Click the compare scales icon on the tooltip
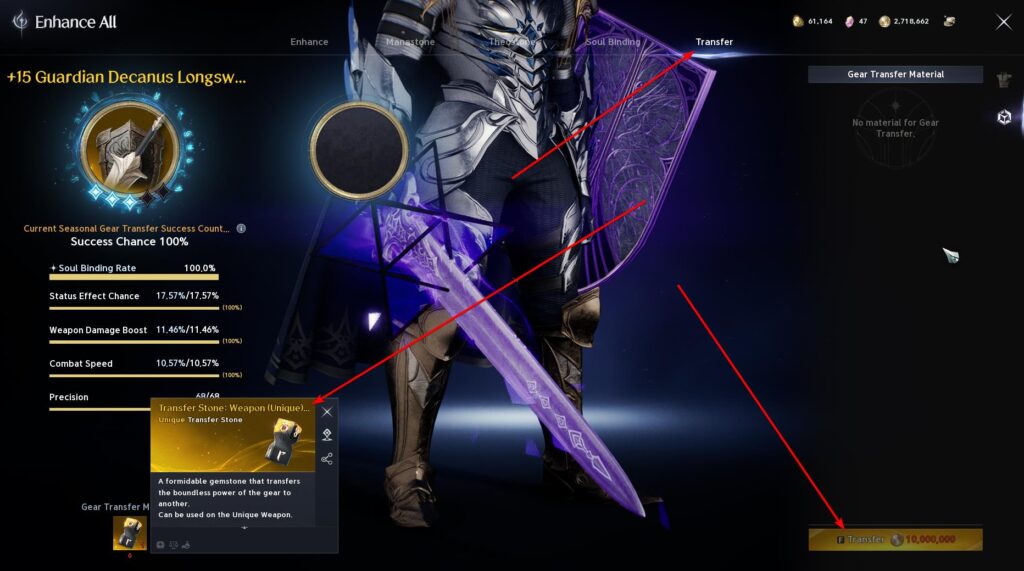This screenshot has height=571, width=1024. click(x=173, y=545)
